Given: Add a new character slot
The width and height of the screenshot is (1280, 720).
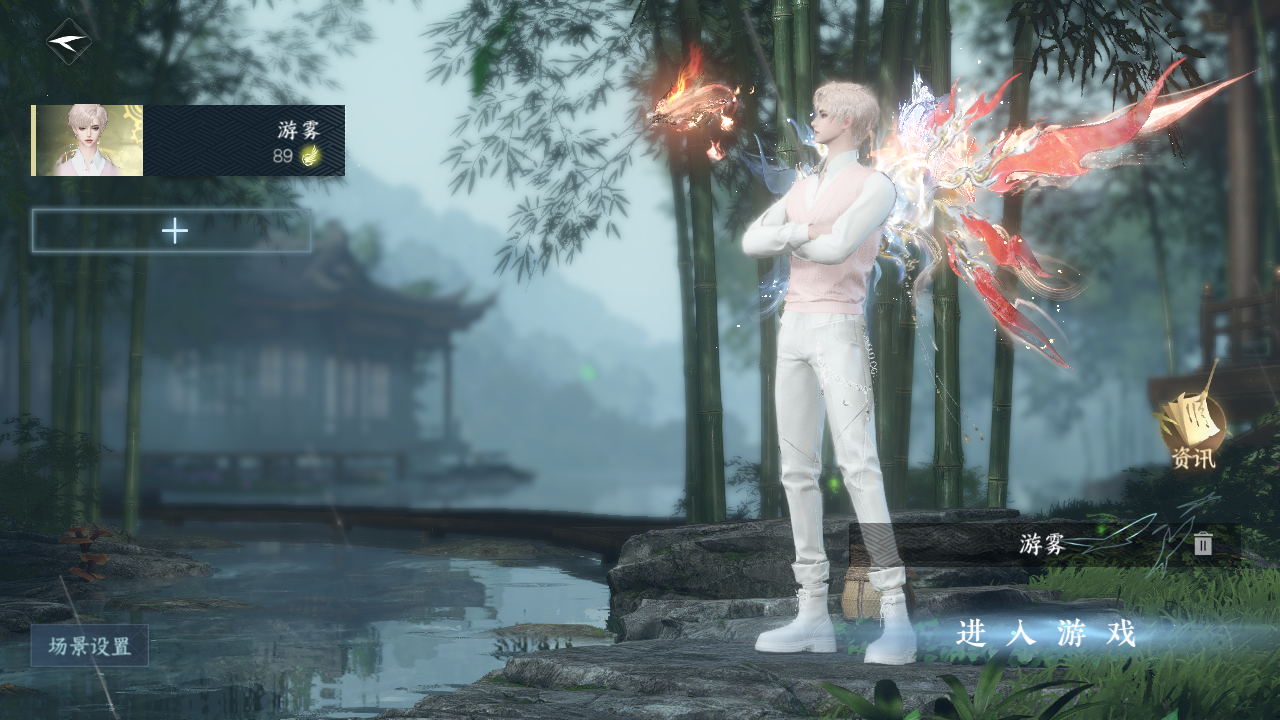Looking at the screenshot, I should click(172, 231).
